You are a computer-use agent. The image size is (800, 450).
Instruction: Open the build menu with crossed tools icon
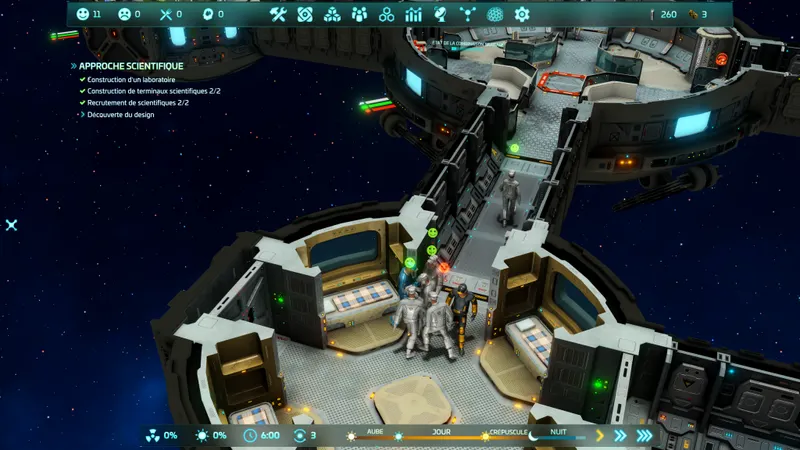[278, 14]
